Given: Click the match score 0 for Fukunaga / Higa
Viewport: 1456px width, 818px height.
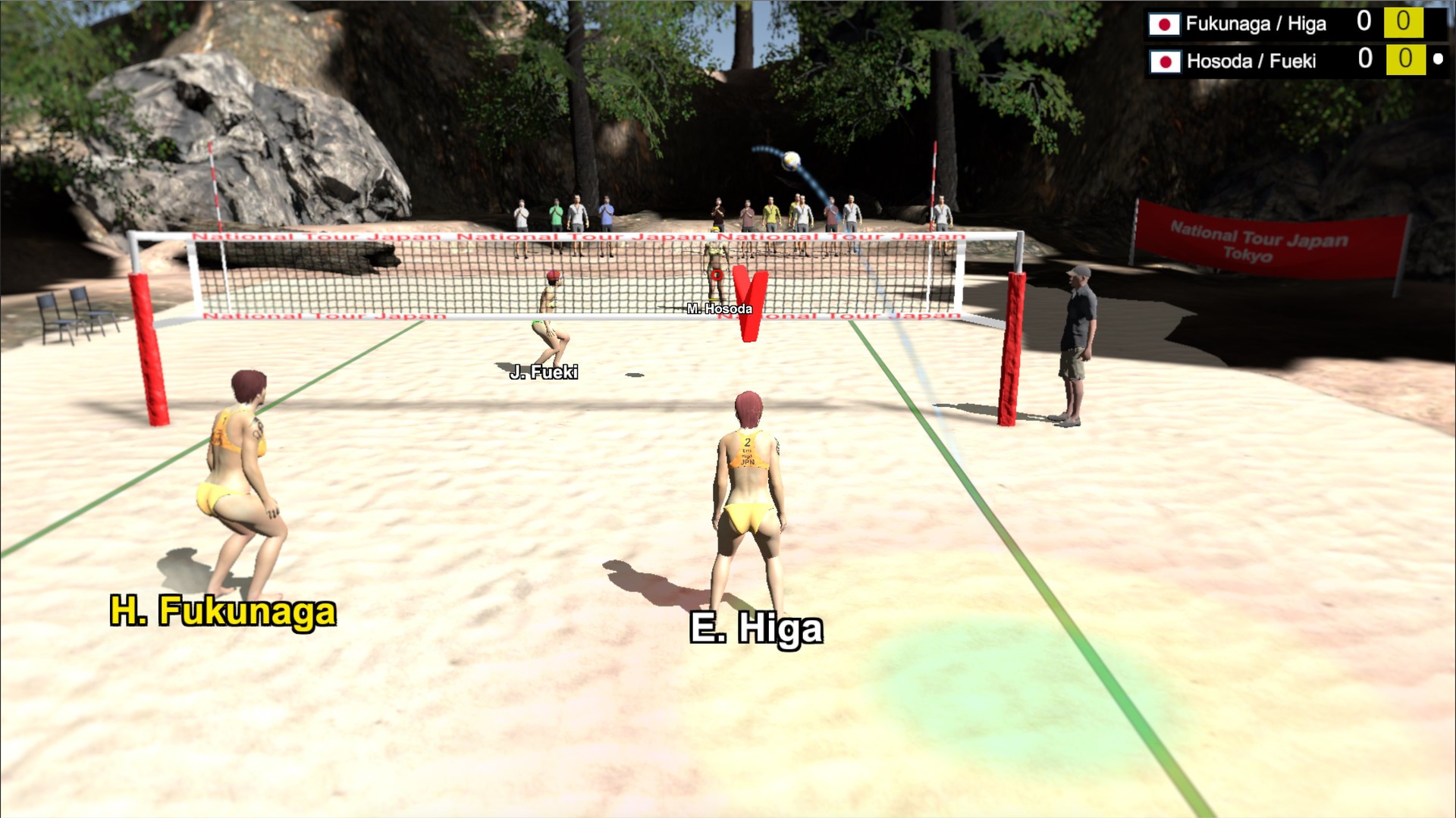Looking at the screenshot, I should [x=1366, y=24].
